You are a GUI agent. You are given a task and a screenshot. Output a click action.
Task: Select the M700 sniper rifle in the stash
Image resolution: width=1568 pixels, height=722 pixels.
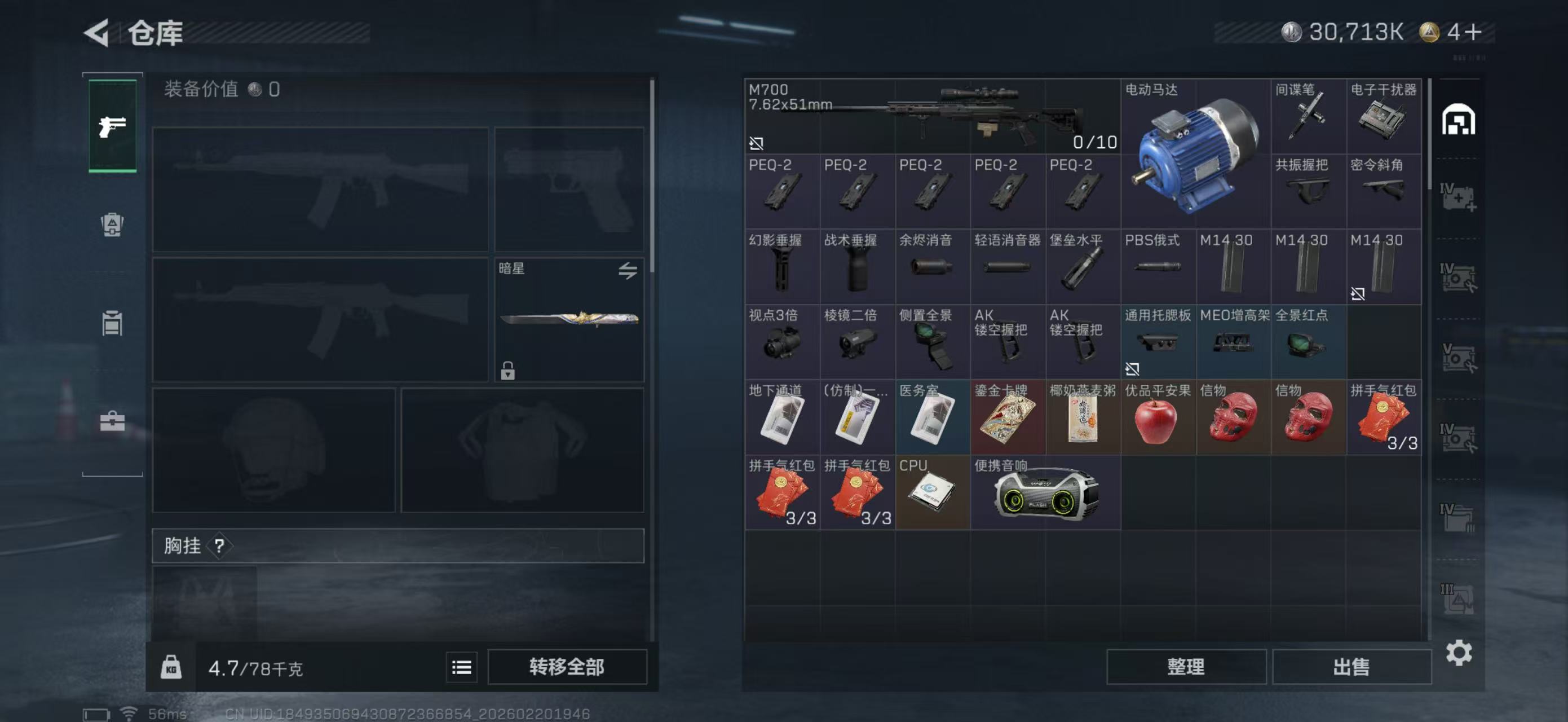(931, 116)
